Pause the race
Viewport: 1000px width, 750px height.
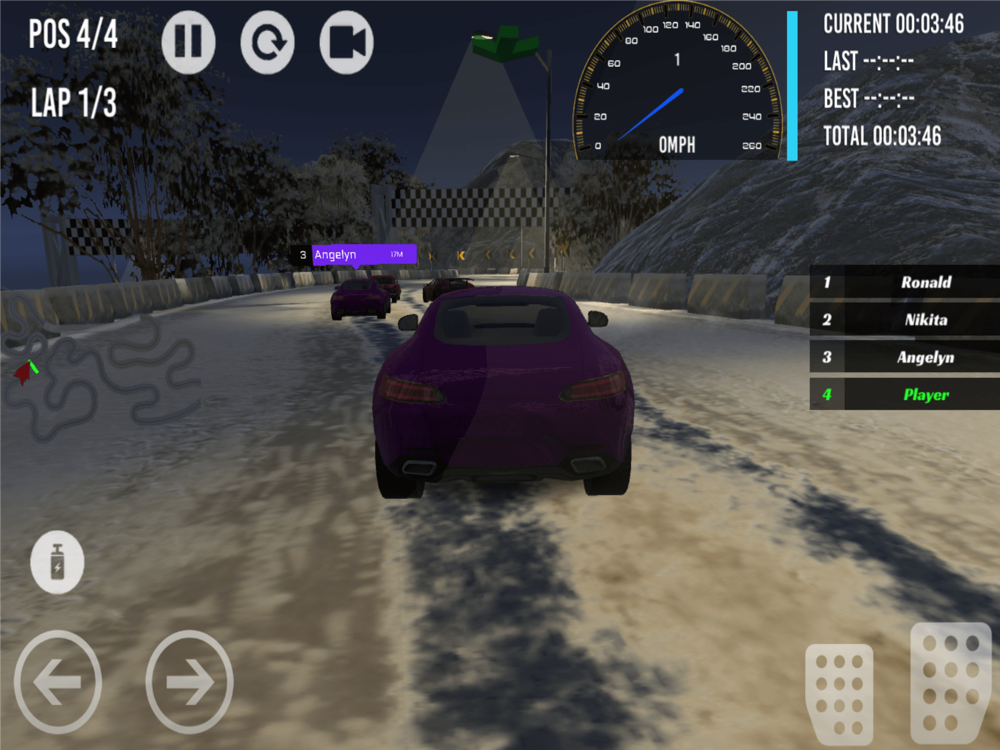coord(188,42)
